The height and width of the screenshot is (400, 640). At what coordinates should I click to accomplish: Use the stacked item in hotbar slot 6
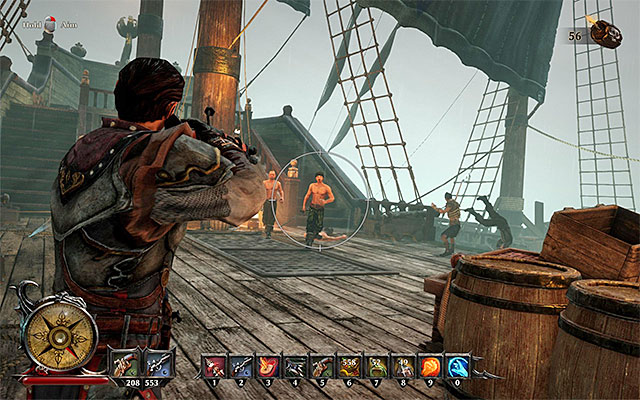(349, 367)
